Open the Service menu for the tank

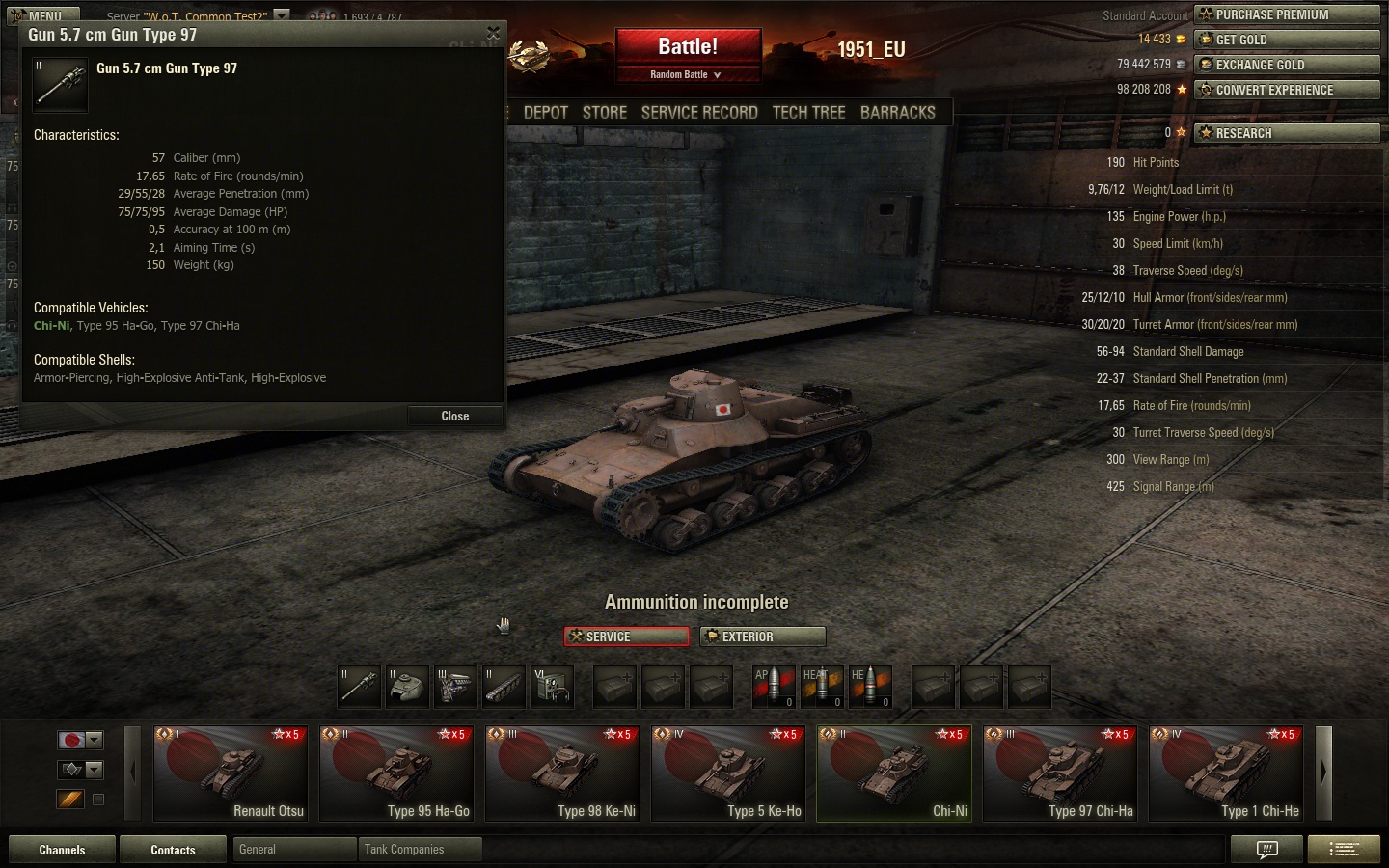click(627, 637)
